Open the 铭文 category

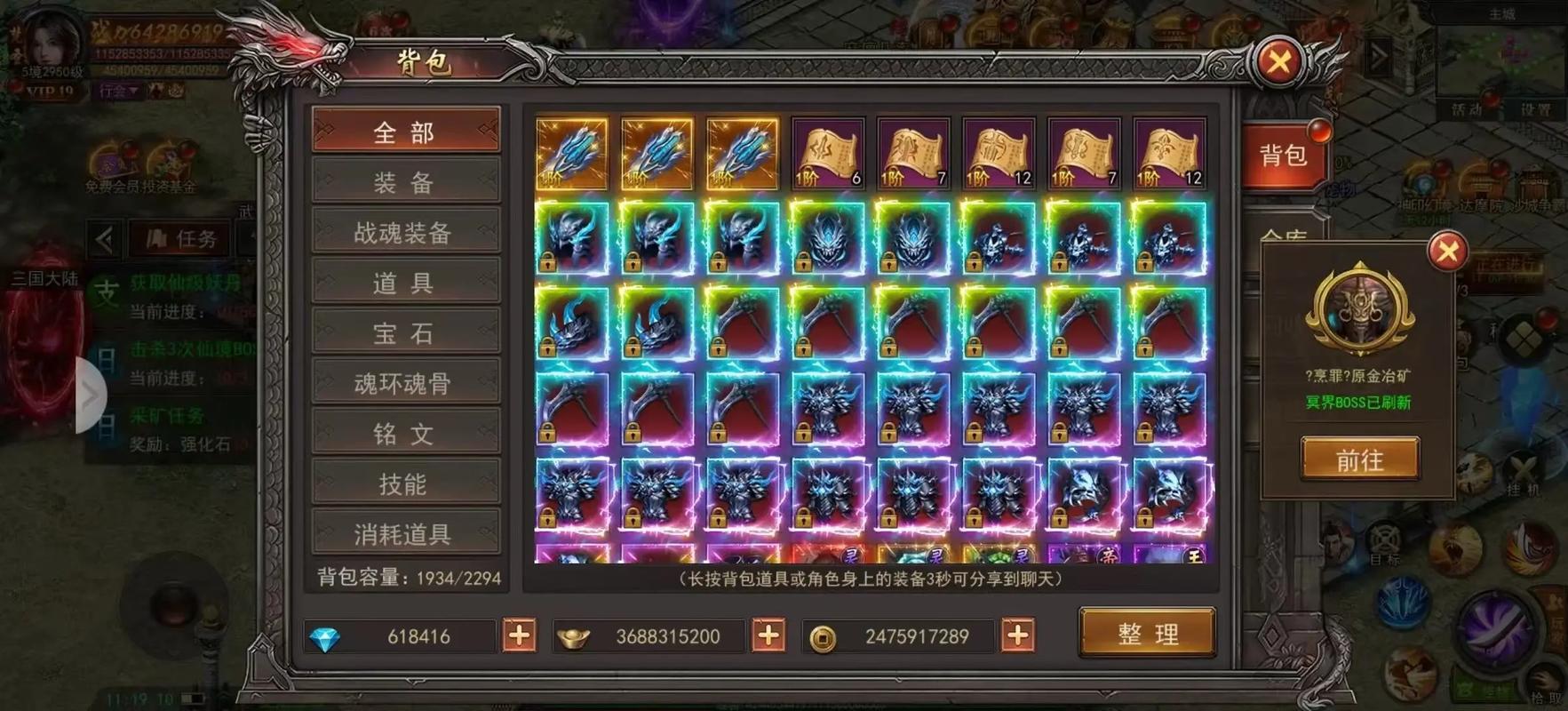pyautogui.click(x=405, y=434)
